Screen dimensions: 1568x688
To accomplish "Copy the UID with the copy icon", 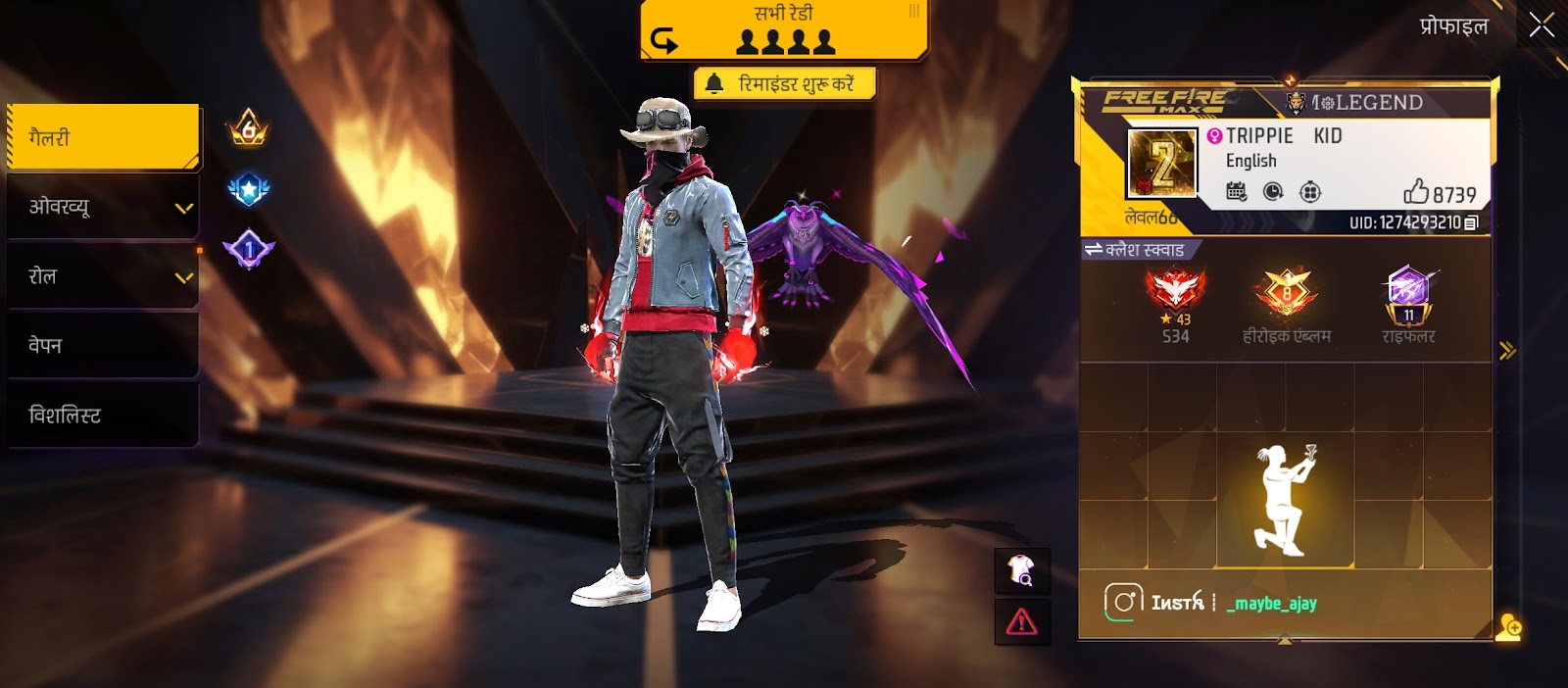I will tap(1471, 223).
